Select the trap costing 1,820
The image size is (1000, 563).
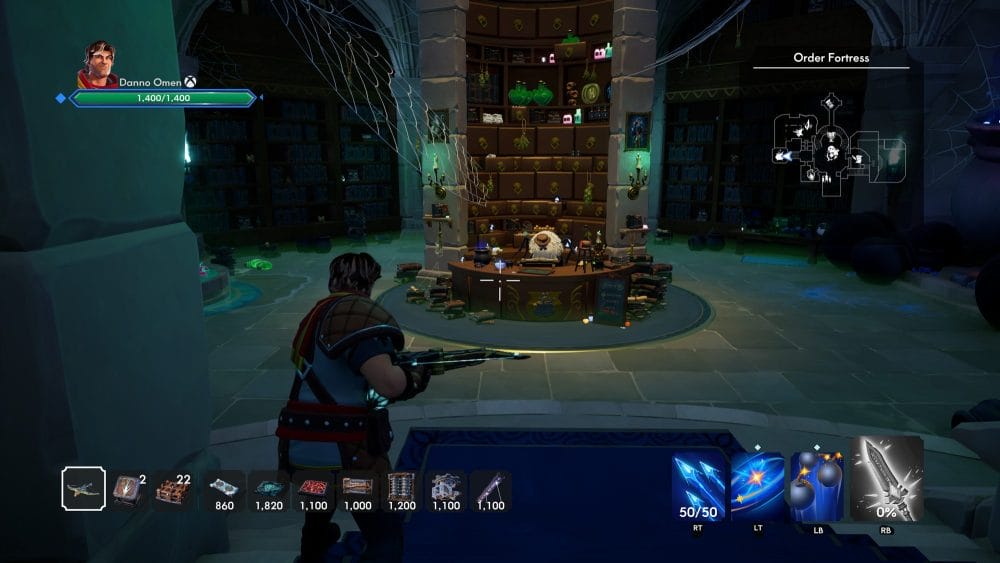(x=267, y=487)
